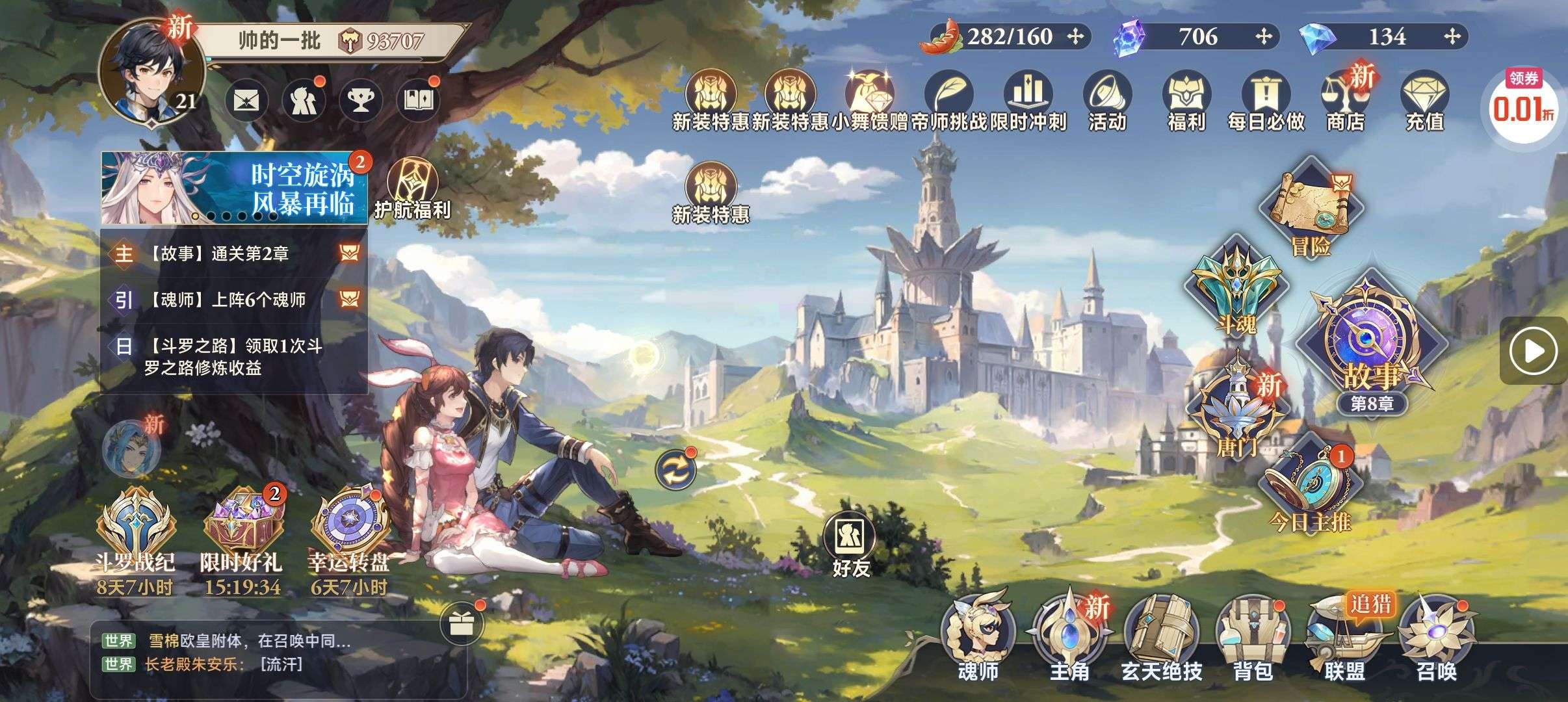Add more diamonds with the plus button
Viewport: 1568px width, 702px height.
tap(1452, 36)
